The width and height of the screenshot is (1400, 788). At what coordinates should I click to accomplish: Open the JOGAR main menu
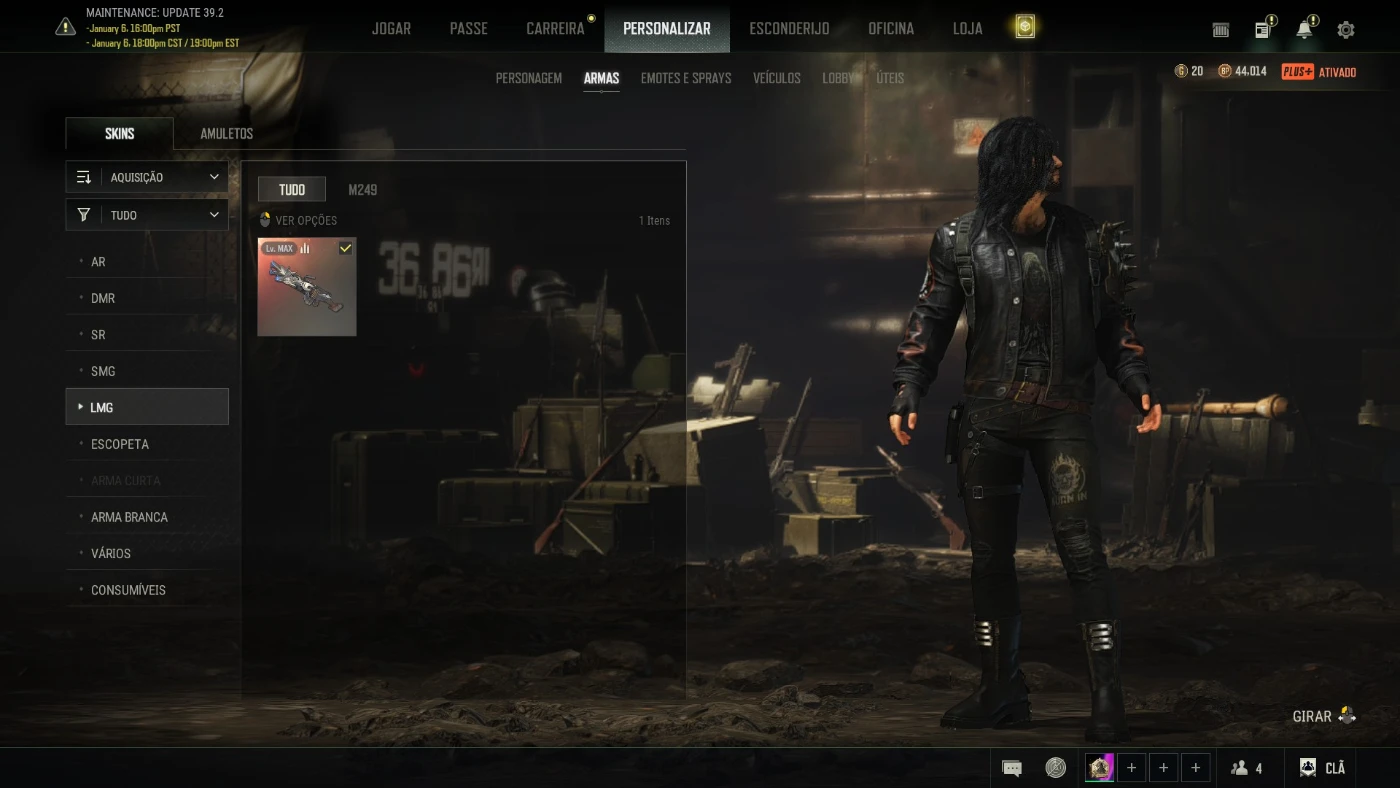point(391,28)
